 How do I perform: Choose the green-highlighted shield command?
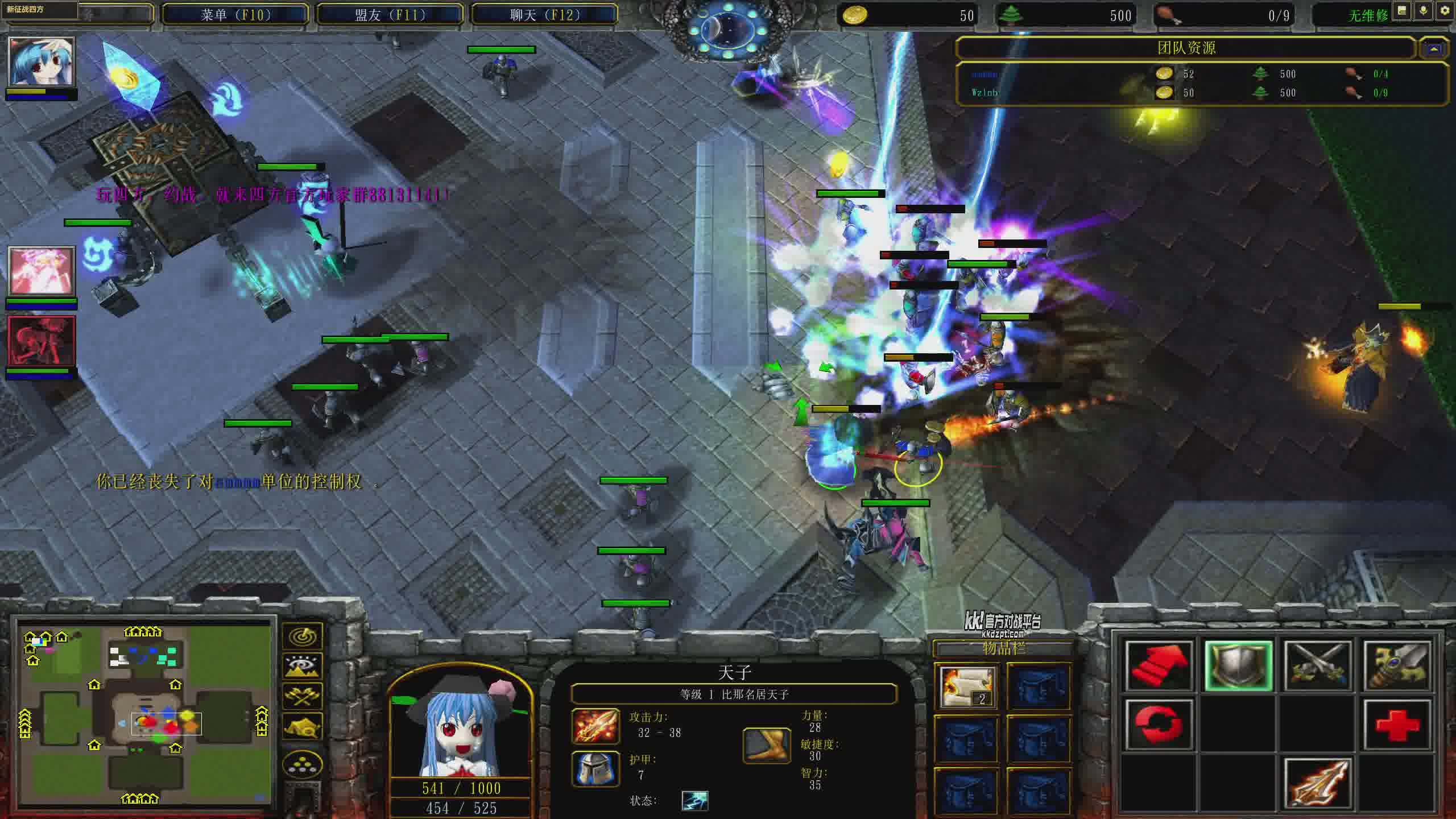[1238, 665]
